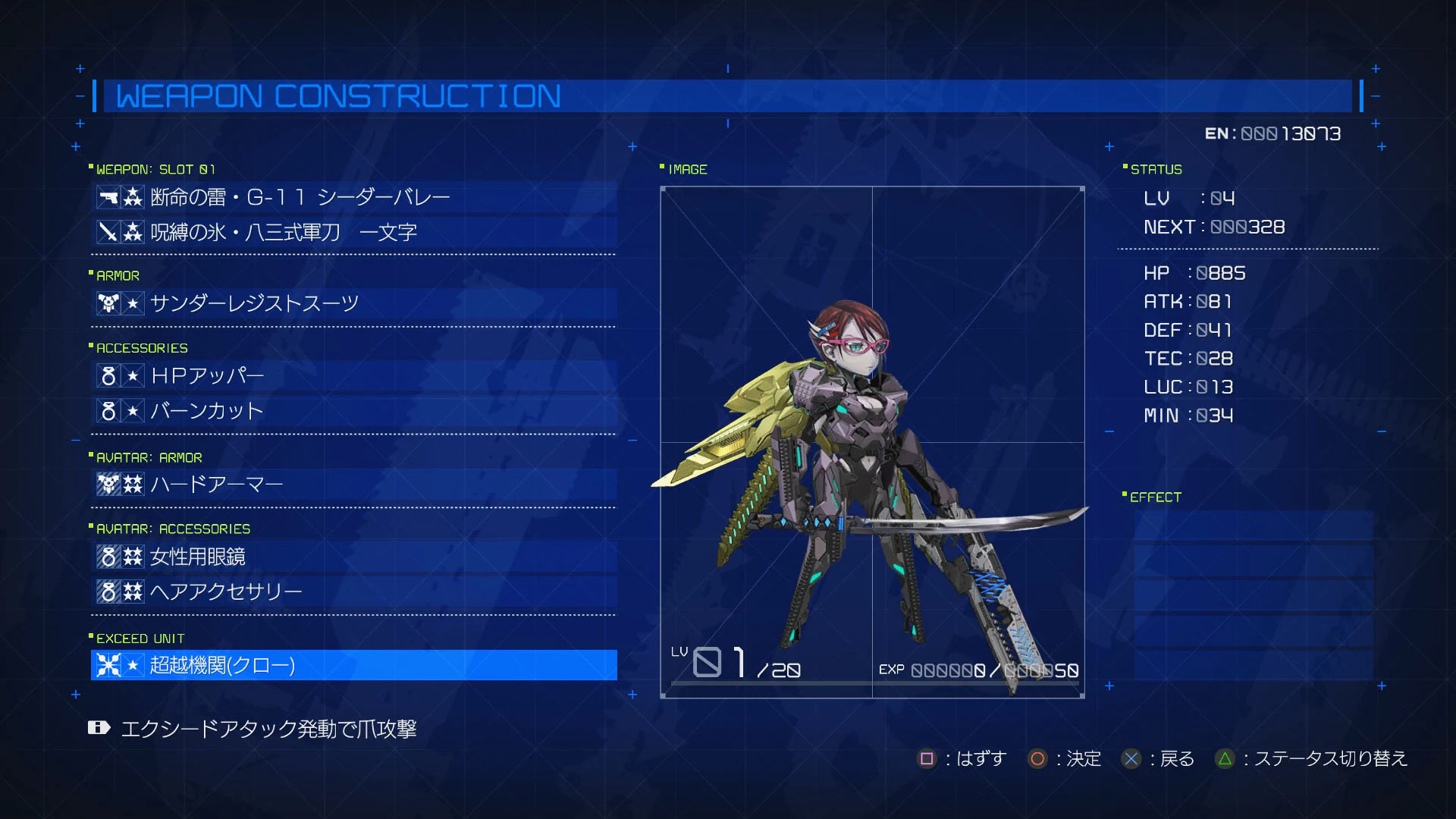Image resolution: width=1456 pixels, height=819 pixels.
Task: Toggle the star icon beside 超越機関(クロー)
Action: click(132, 665)
